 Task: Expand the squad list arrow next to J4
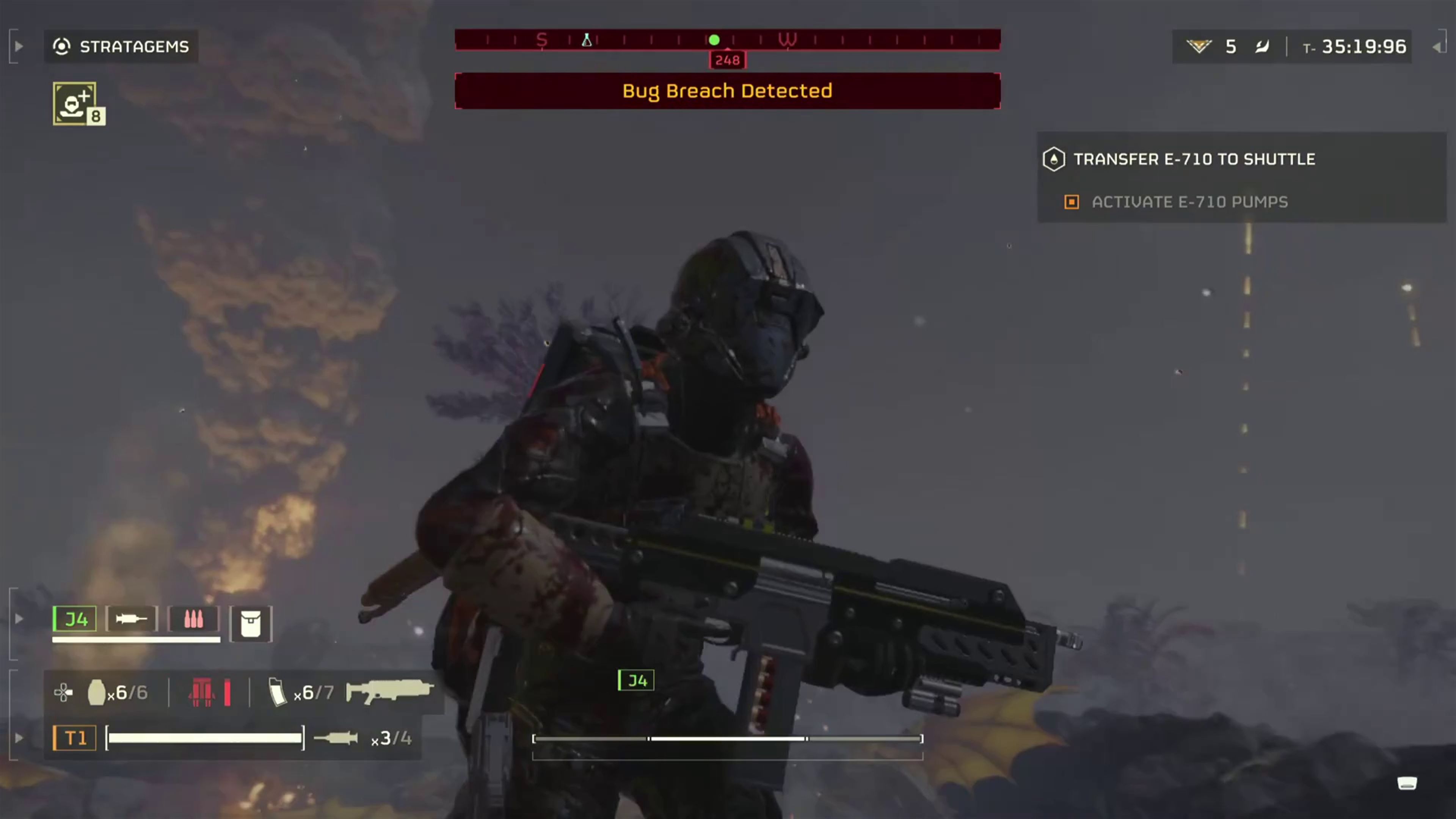click(19, 619)
